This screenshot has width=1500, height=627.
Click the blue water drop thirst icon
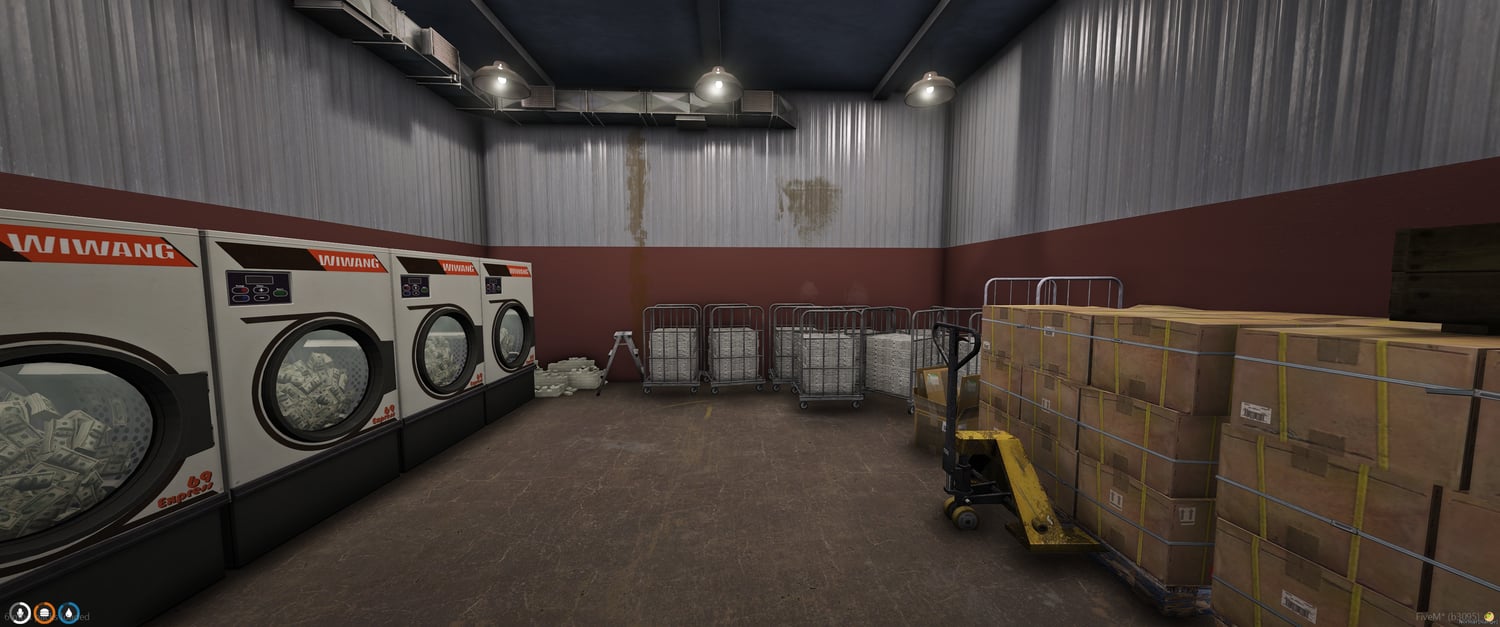coord(69,613)
